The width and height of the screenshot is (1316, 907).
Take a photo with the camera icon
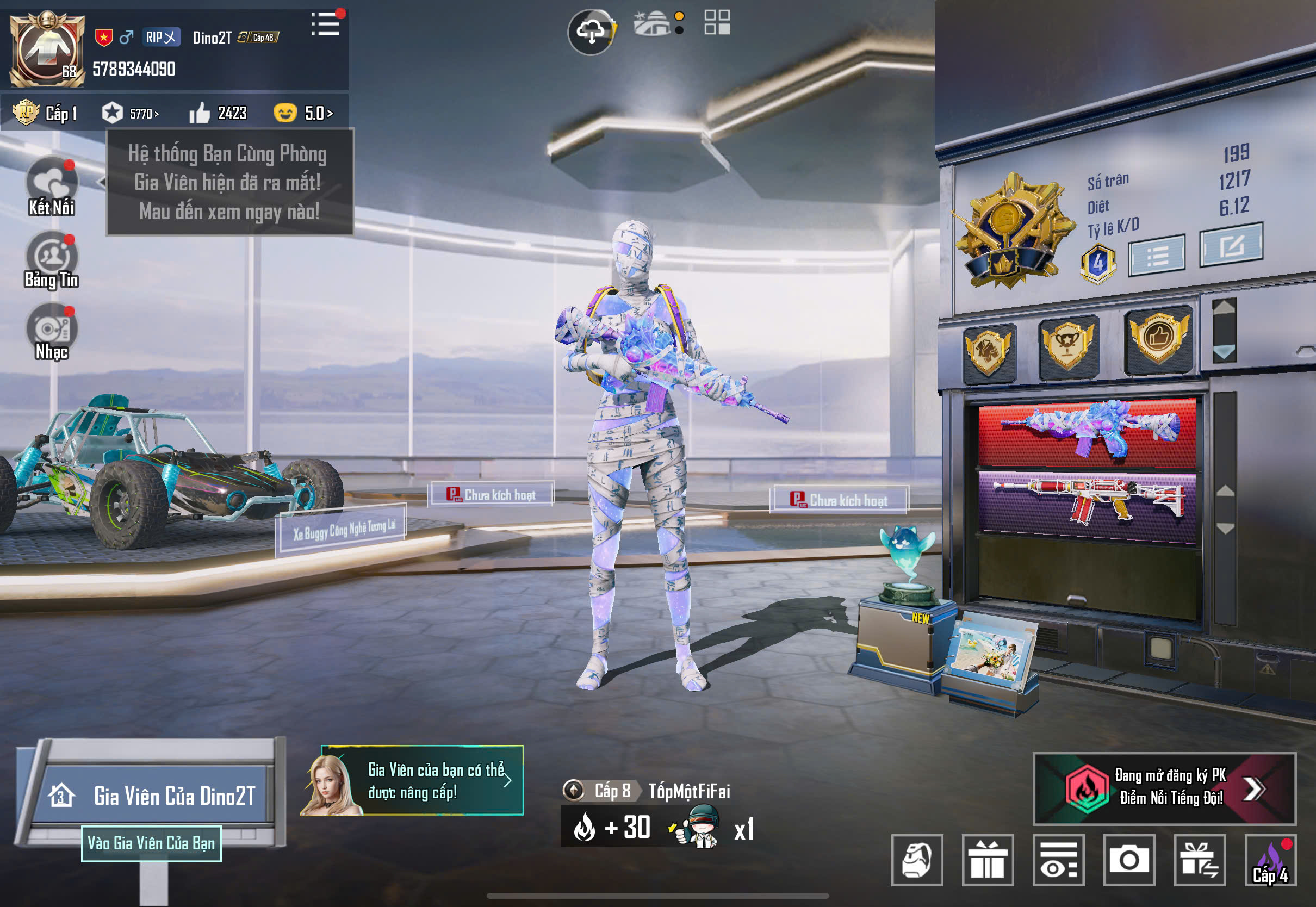1129,860
